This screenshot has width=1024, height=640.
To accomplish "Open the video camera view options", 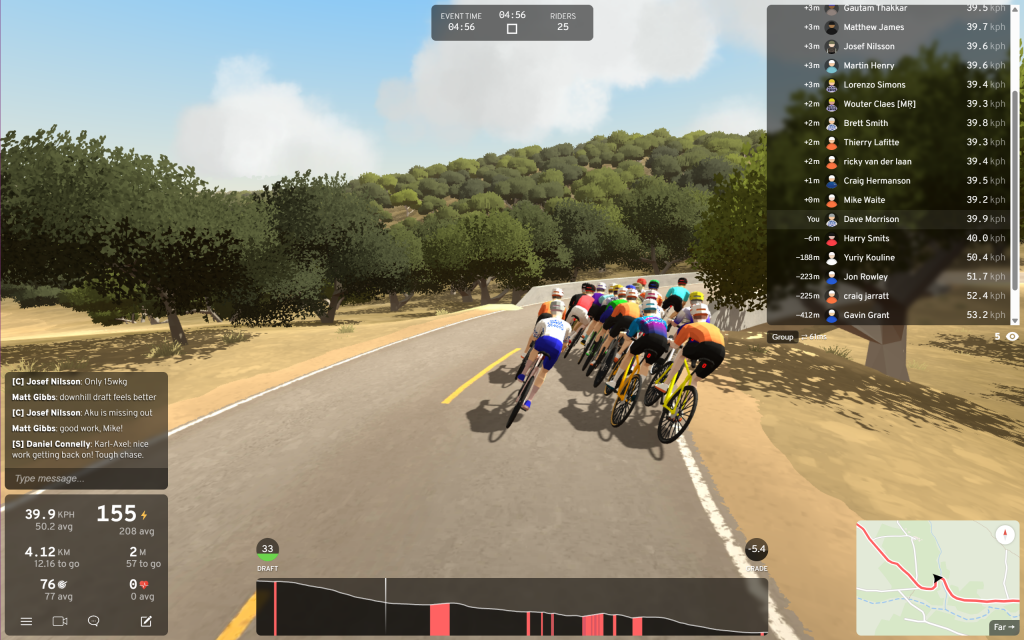I will pyautogui.click(x=60, y=621).
